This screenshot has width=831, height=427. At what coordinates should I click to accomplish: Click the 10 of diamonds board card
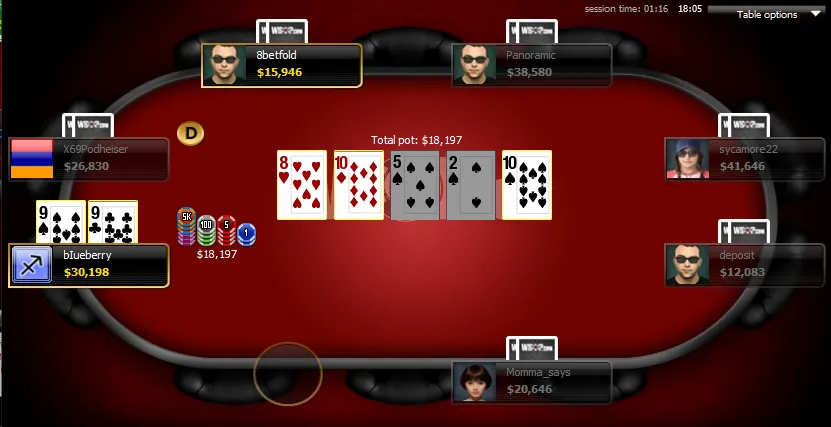pyautogui.click(x=358, y=185)
